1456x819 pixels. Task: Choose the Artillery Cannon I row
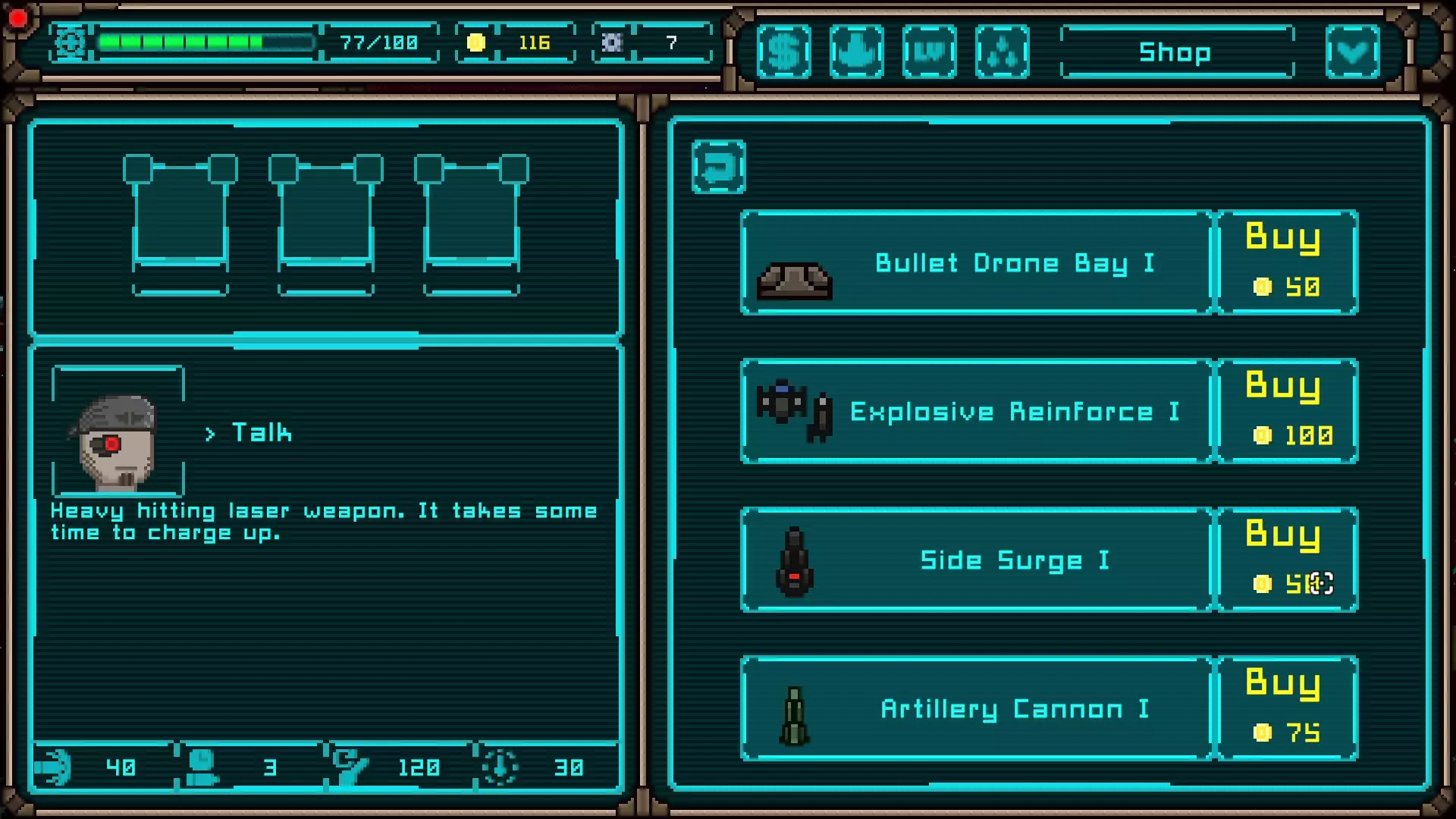click(977, 708)
